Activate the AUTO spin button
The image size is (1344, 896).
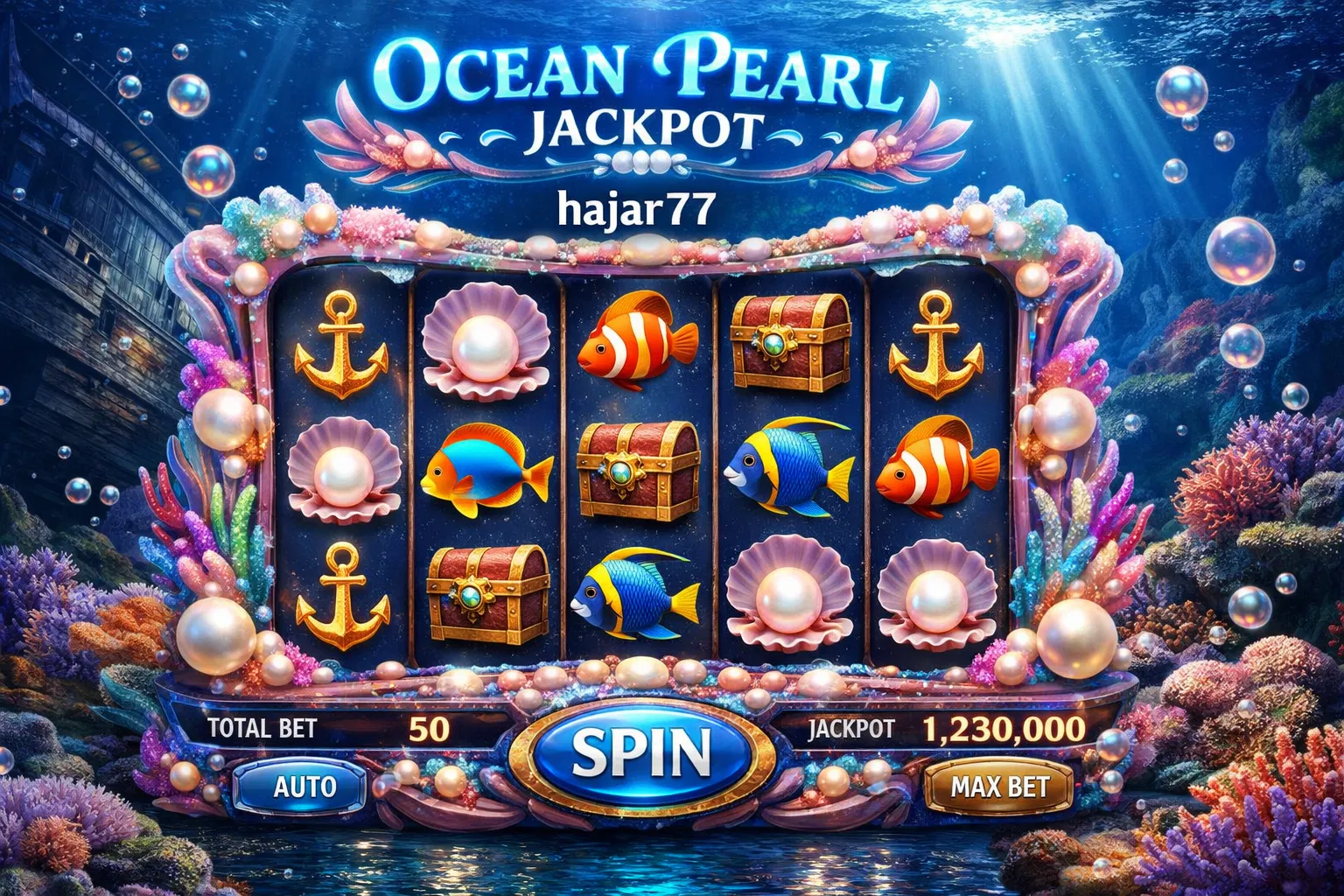click(x=304, y=786)
